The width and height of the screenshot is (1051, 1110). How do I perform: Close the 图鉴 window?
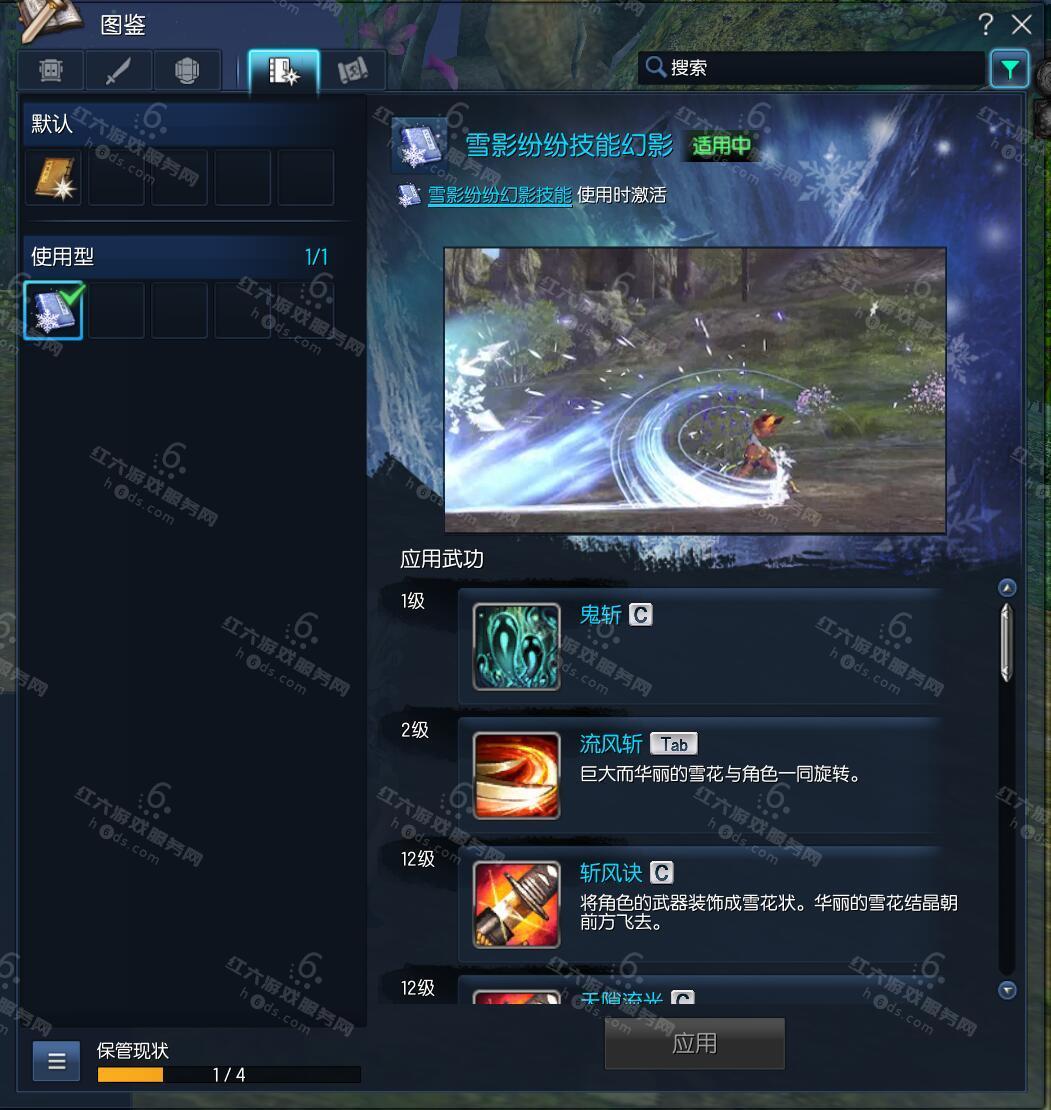1021,24
